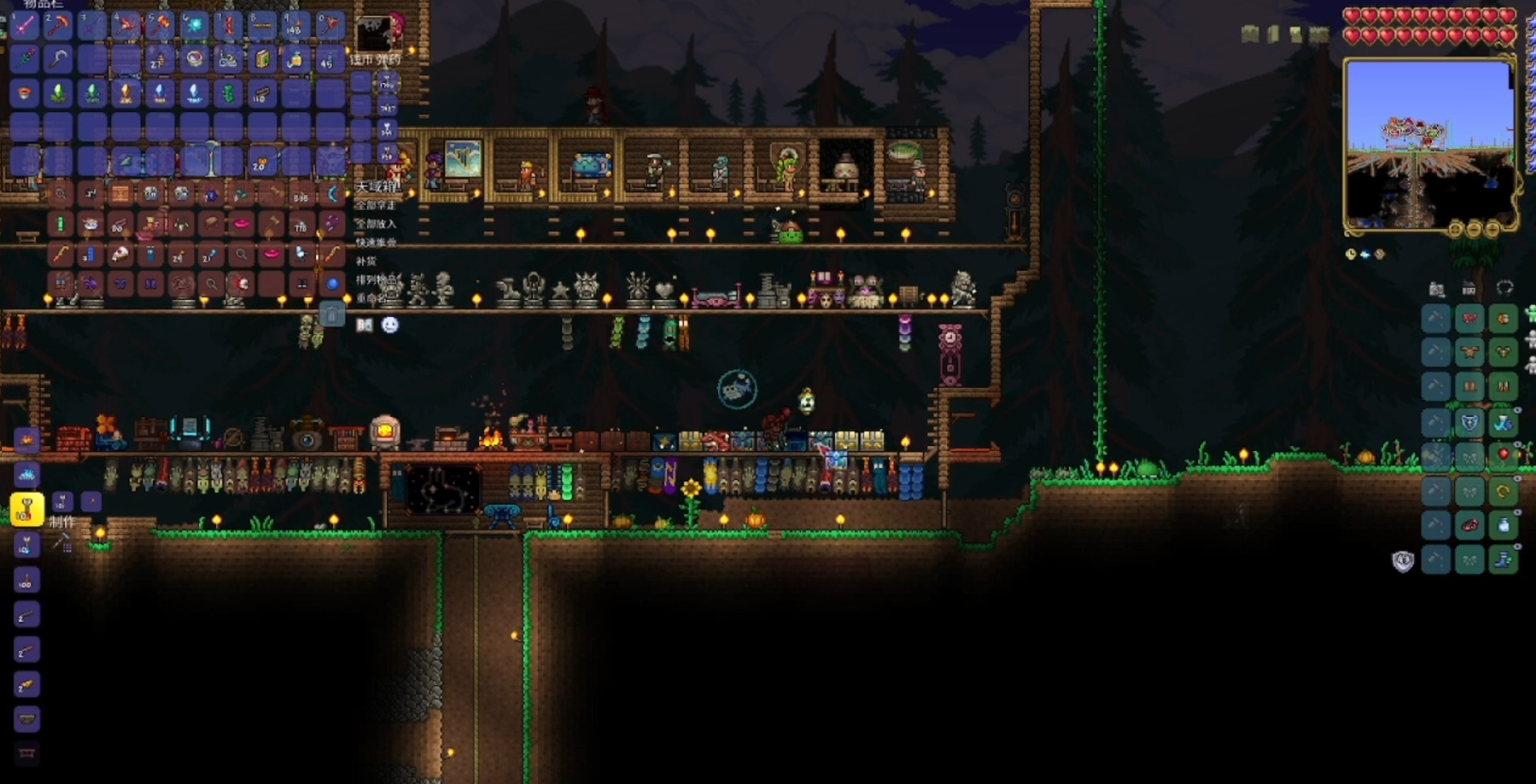
Task: Click 全部拿走 to loot all from chest
Action: [376, 205]
